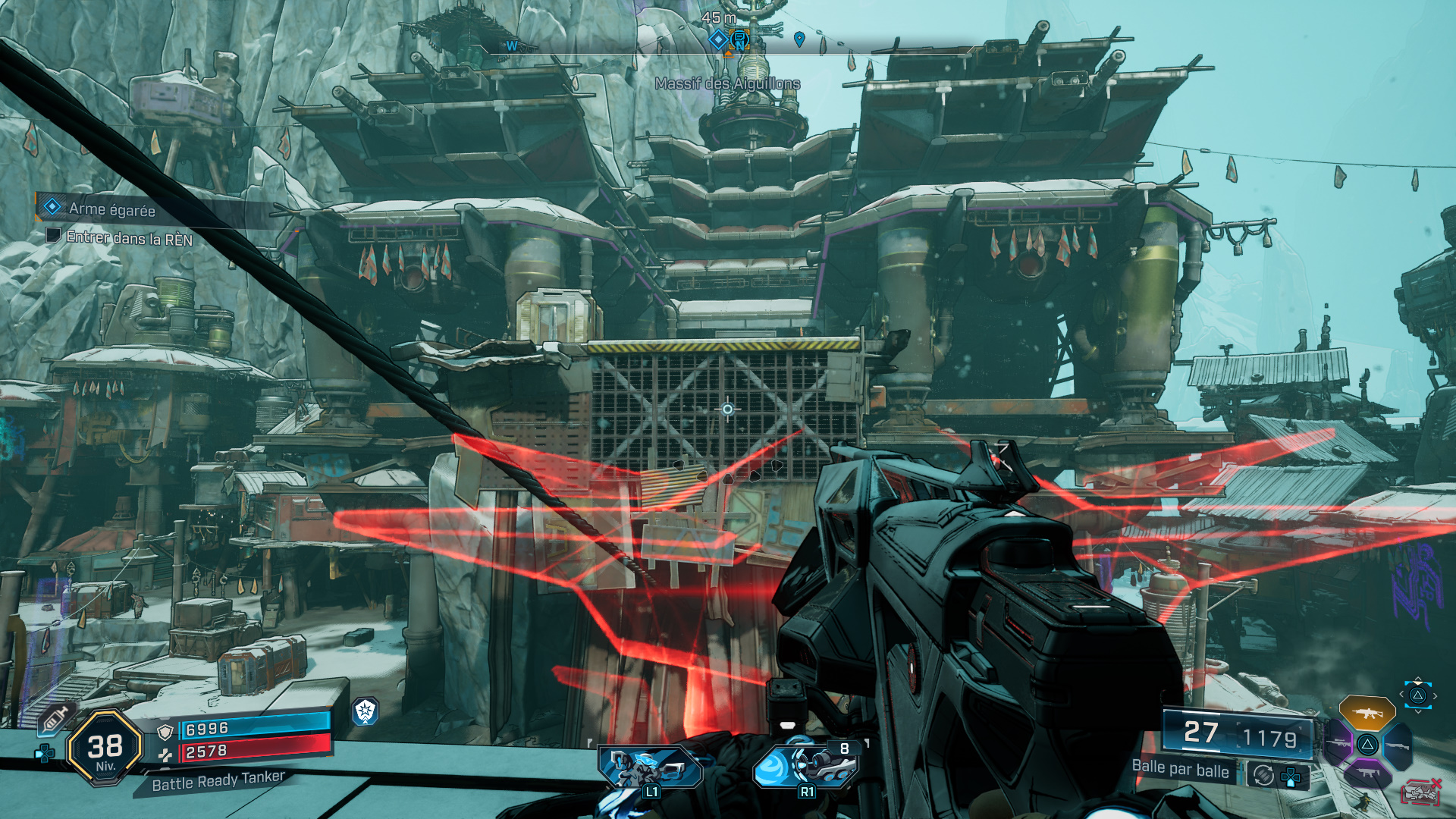Use the repkit syringe icon
Image resolution: width=1456 pixels, height=819 pixels.
(x=55, y=717)
